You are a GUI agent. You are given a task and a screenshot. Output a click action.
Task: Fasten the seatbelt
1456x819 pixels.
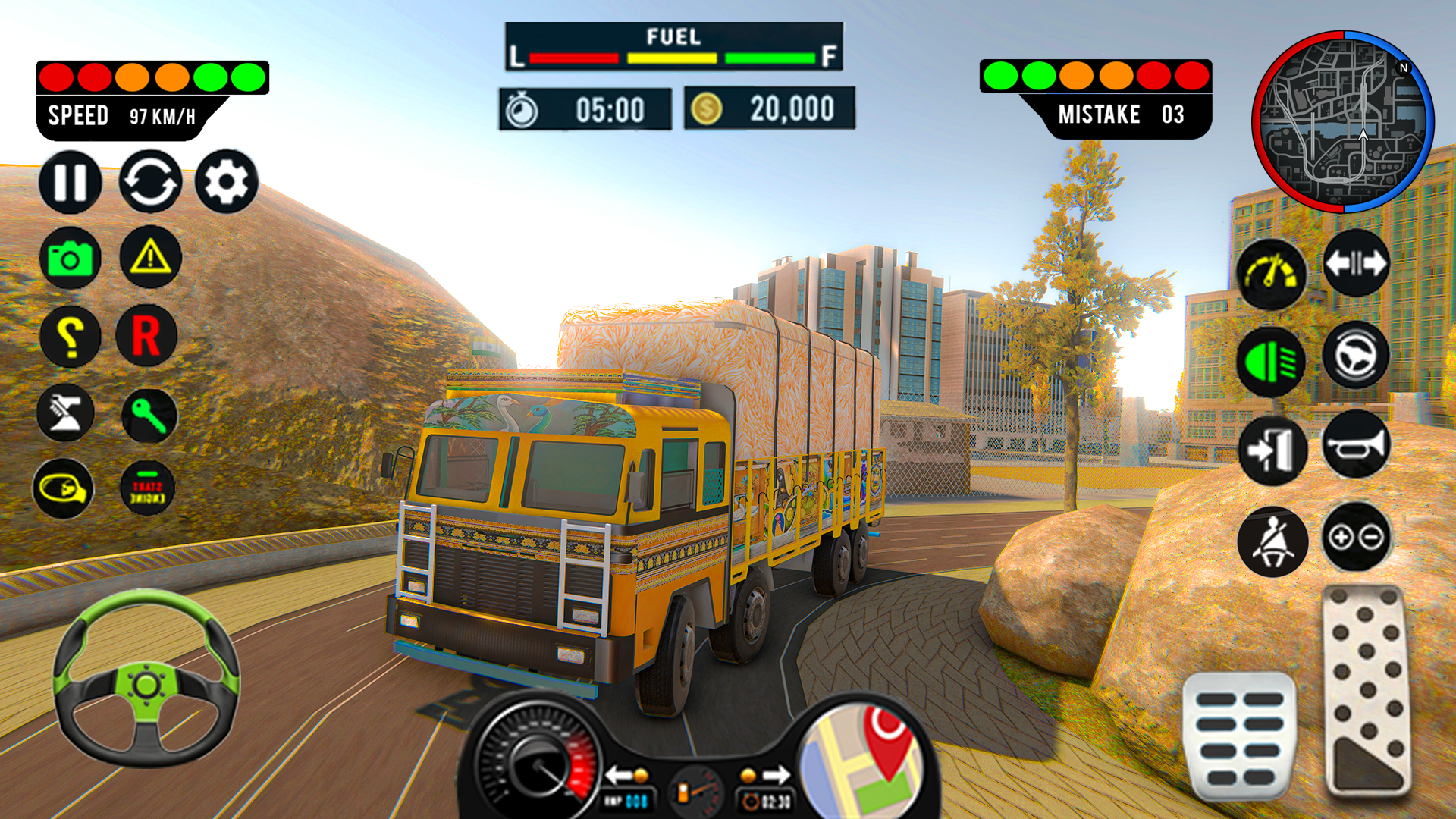click(x=1272, y=541)
